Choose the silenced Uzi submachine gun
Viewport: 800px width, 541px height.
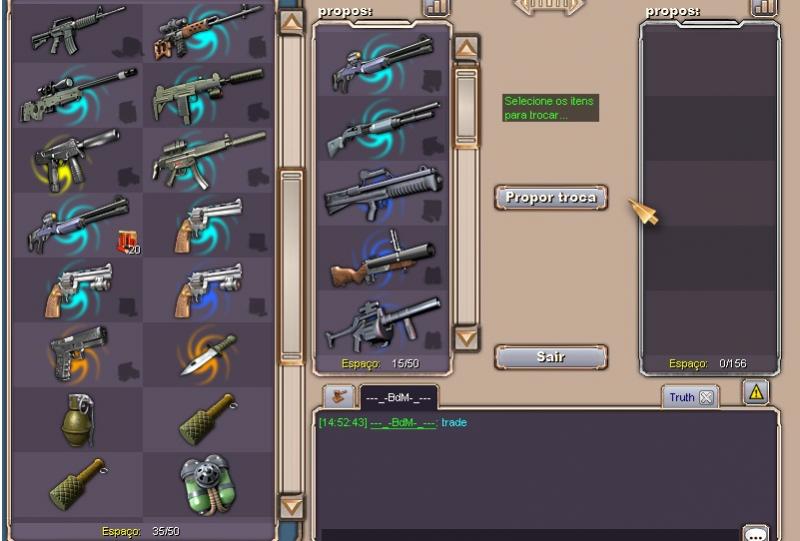(x=207, y=93)
